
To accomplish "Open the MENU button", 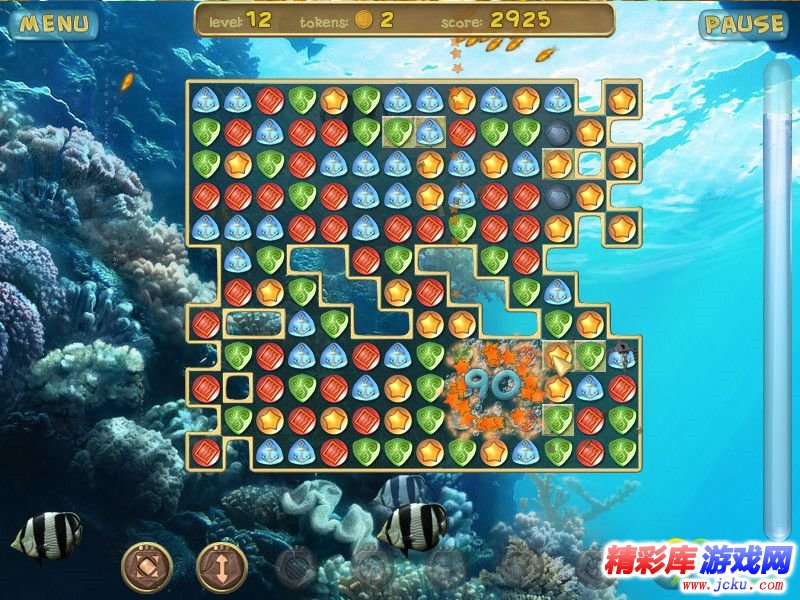I will point(54,24).
